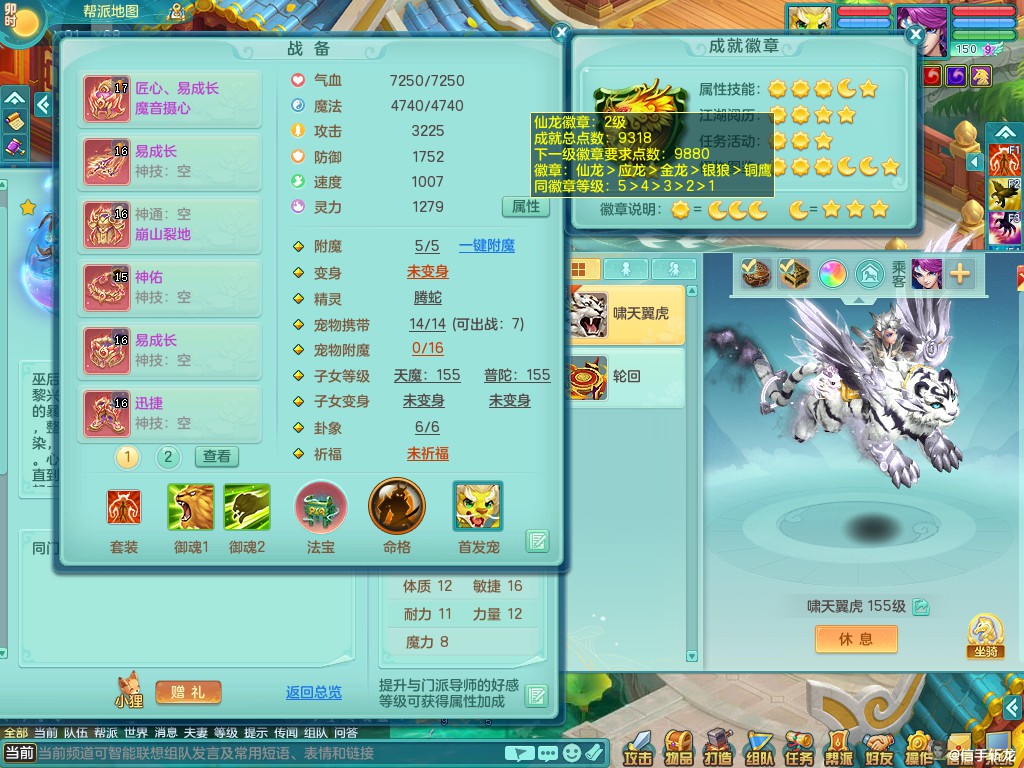Click the 查看 view button
The width and height of the screenshot is (1024, 768).
pos(216,457)
